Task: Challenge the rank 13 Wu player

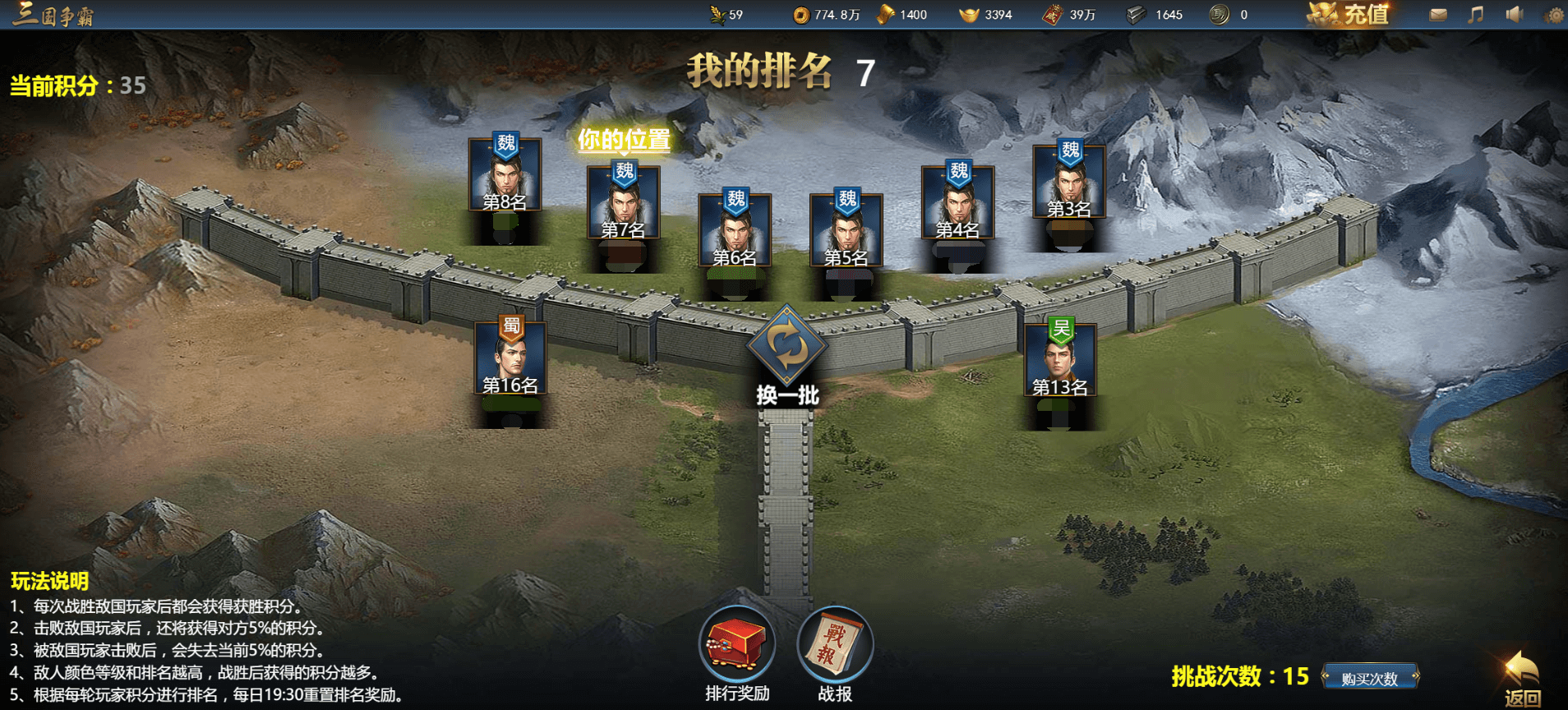Action: (x=1060, y=360)
